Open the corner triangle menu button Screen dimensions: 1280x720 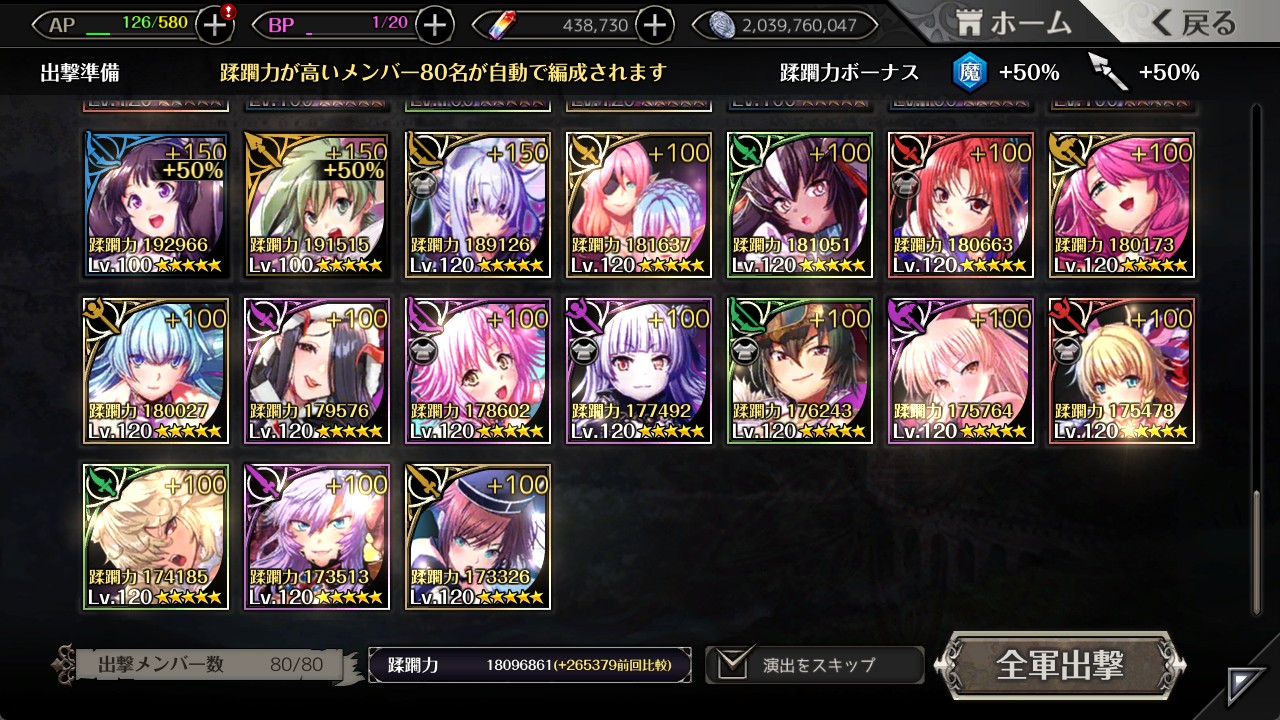1247,685
